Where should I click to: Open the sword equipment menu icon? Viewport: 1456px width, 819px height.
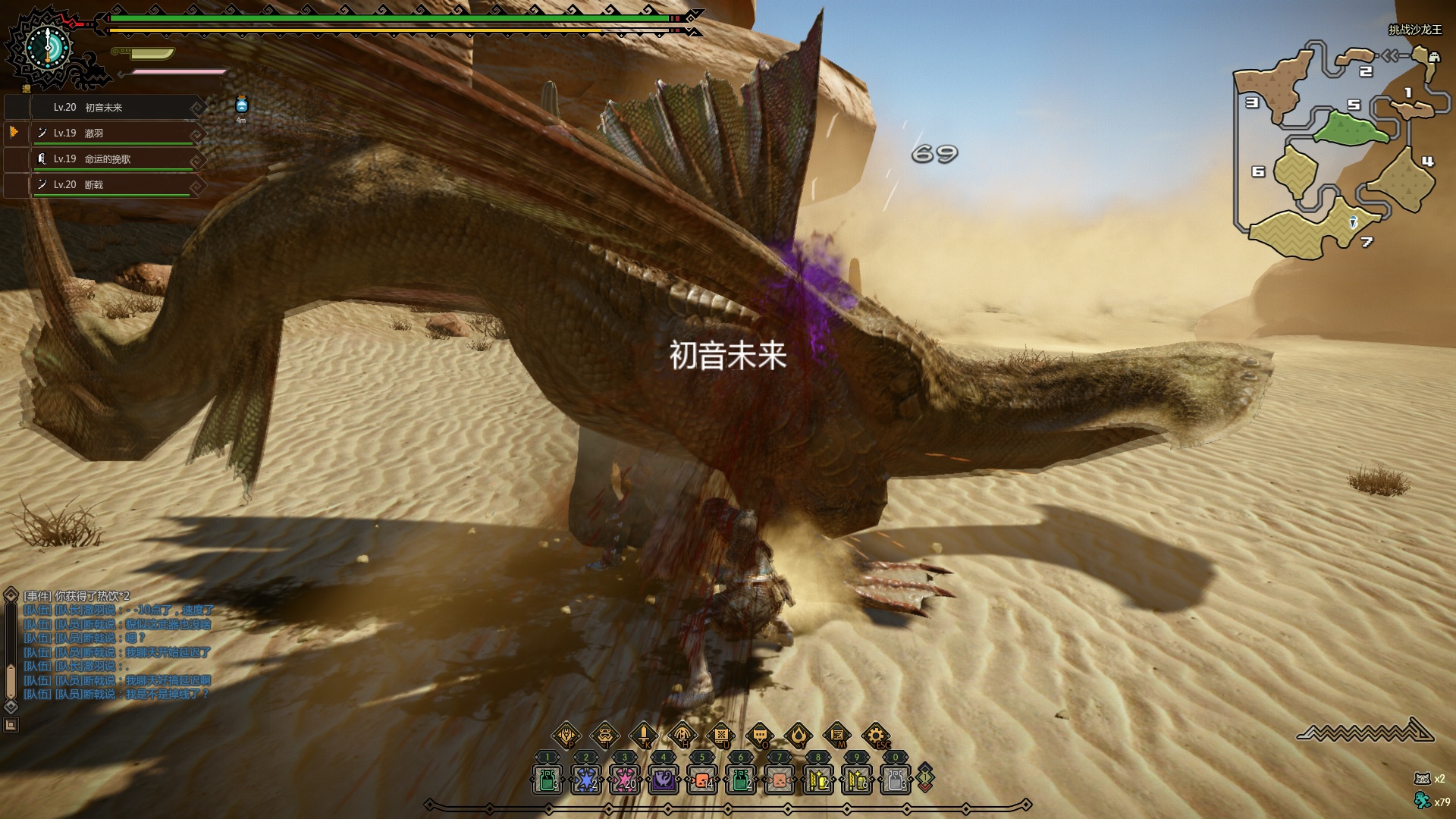pyautogui.click(x=643, y=735)
